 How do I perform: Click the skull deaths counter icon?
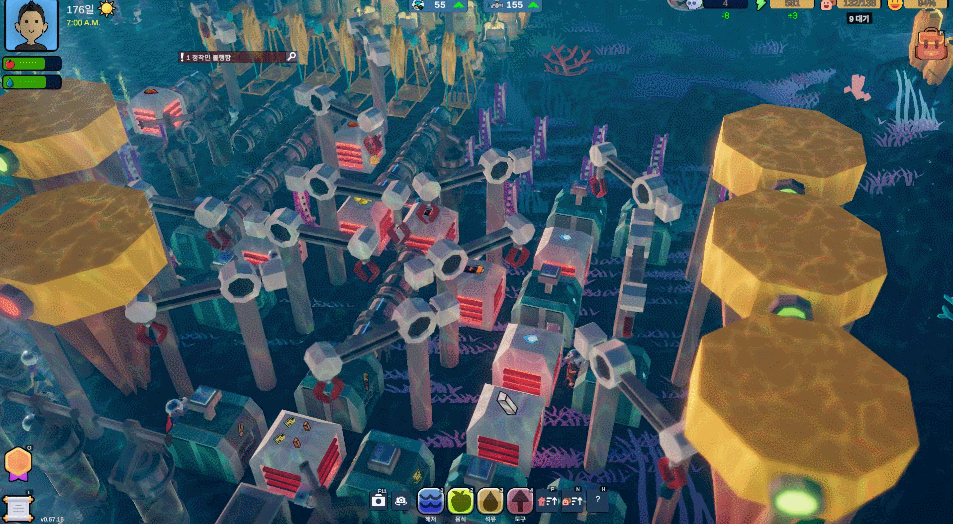point(691,4)
